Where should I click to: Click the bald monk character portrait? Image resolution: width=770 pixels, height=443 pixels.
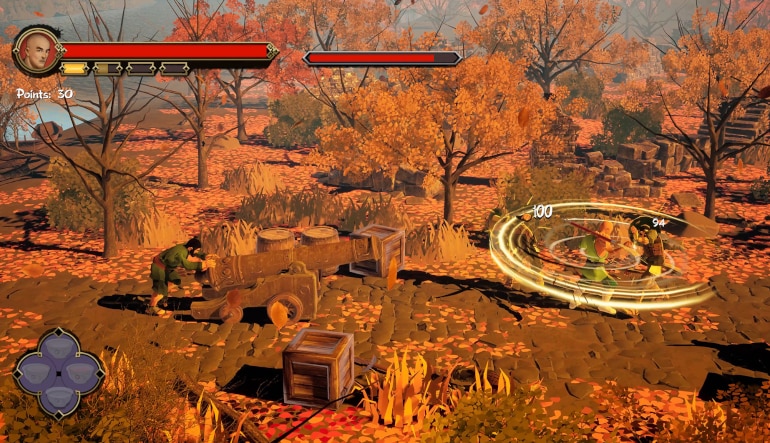coord(38,50)
